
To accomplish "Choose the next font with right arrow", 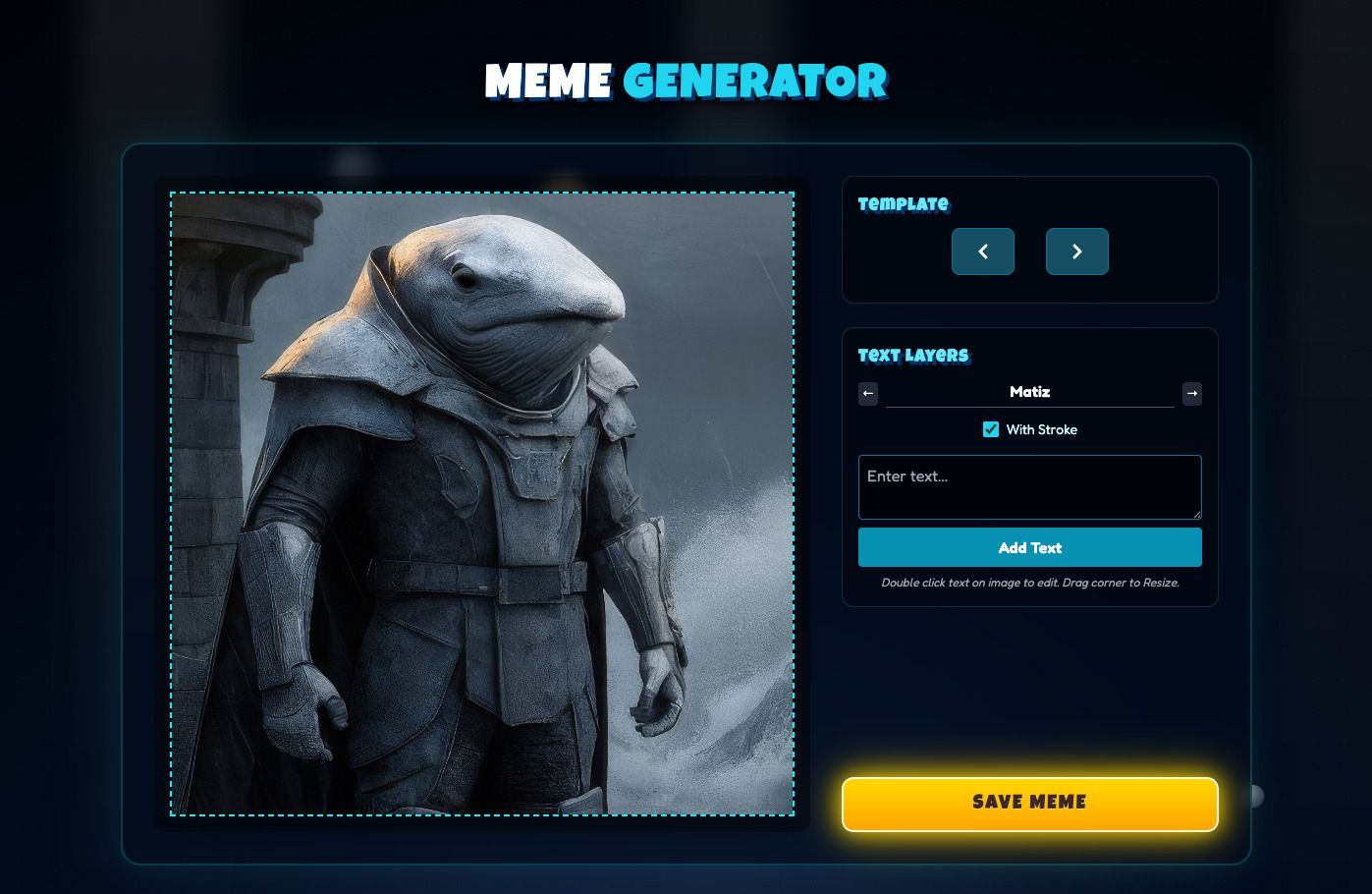I will pyautogui.click(x=1191, y=394).
